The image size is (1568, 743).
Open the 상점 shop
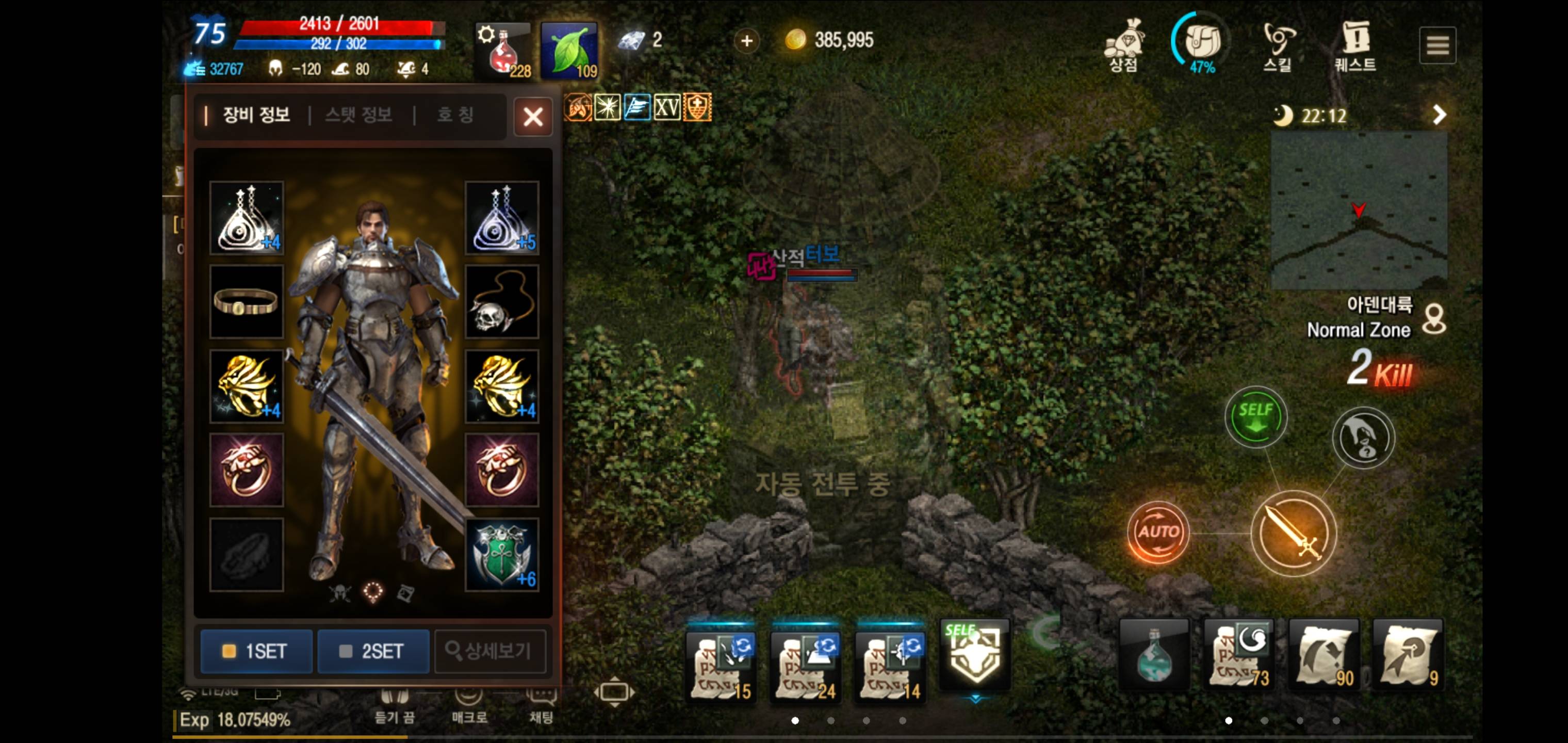click(x=1124, y=45)
